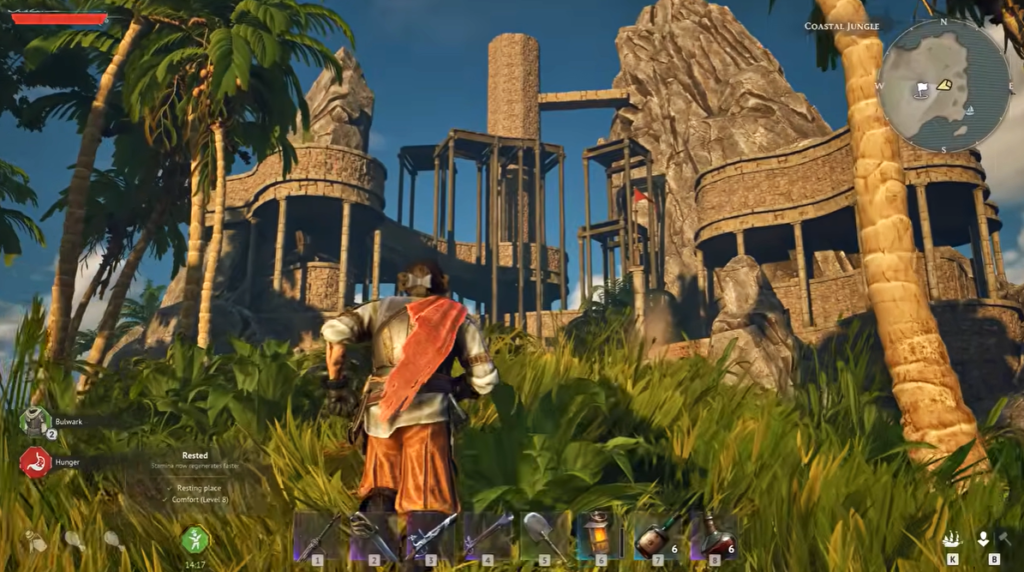
Task: Inspect the red Hunger status icon
Action: [35, 462]
